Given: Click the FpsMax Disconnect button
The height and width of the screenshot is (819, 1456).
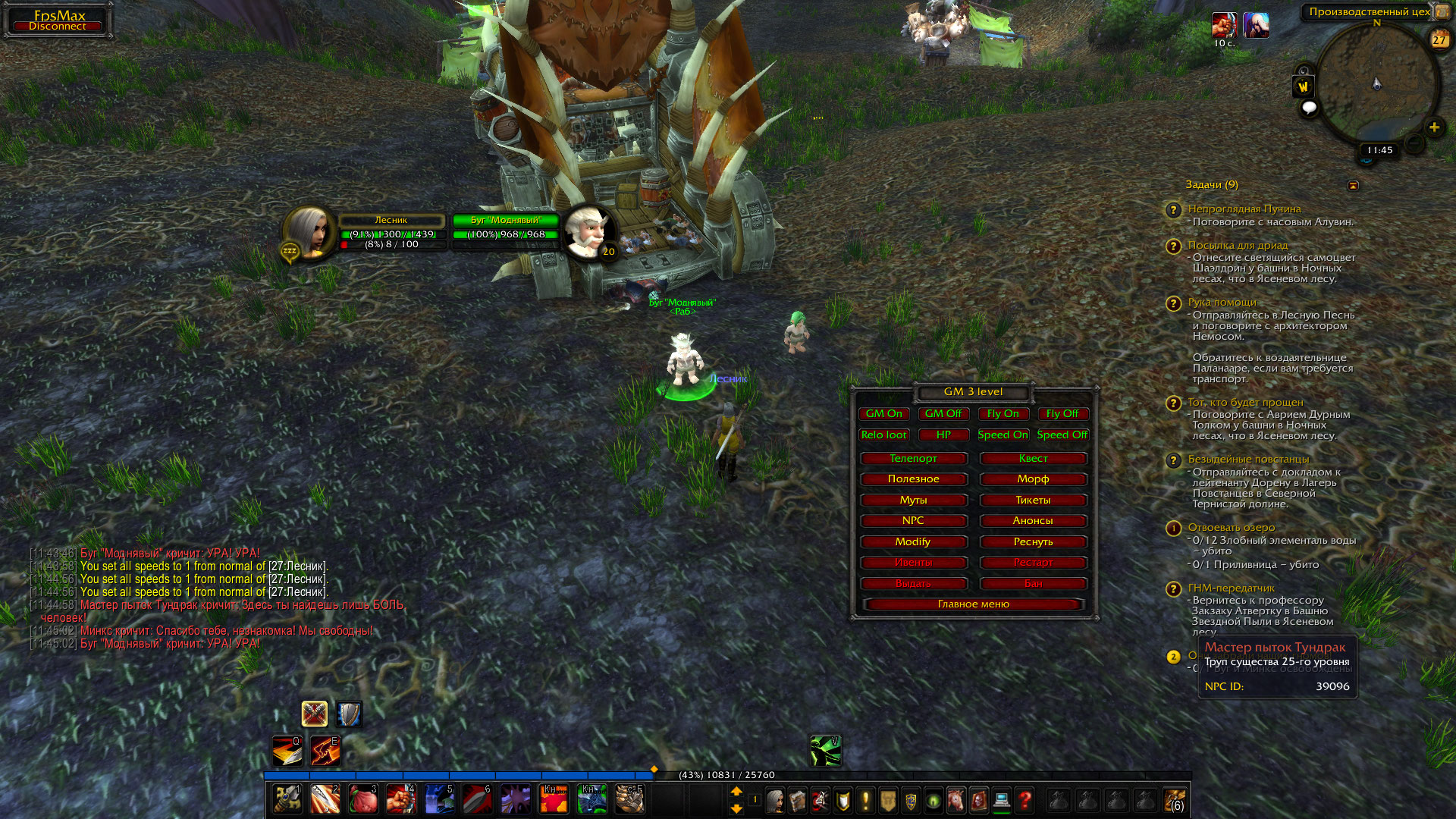Looking at the screenshot, I should [58, 21].
